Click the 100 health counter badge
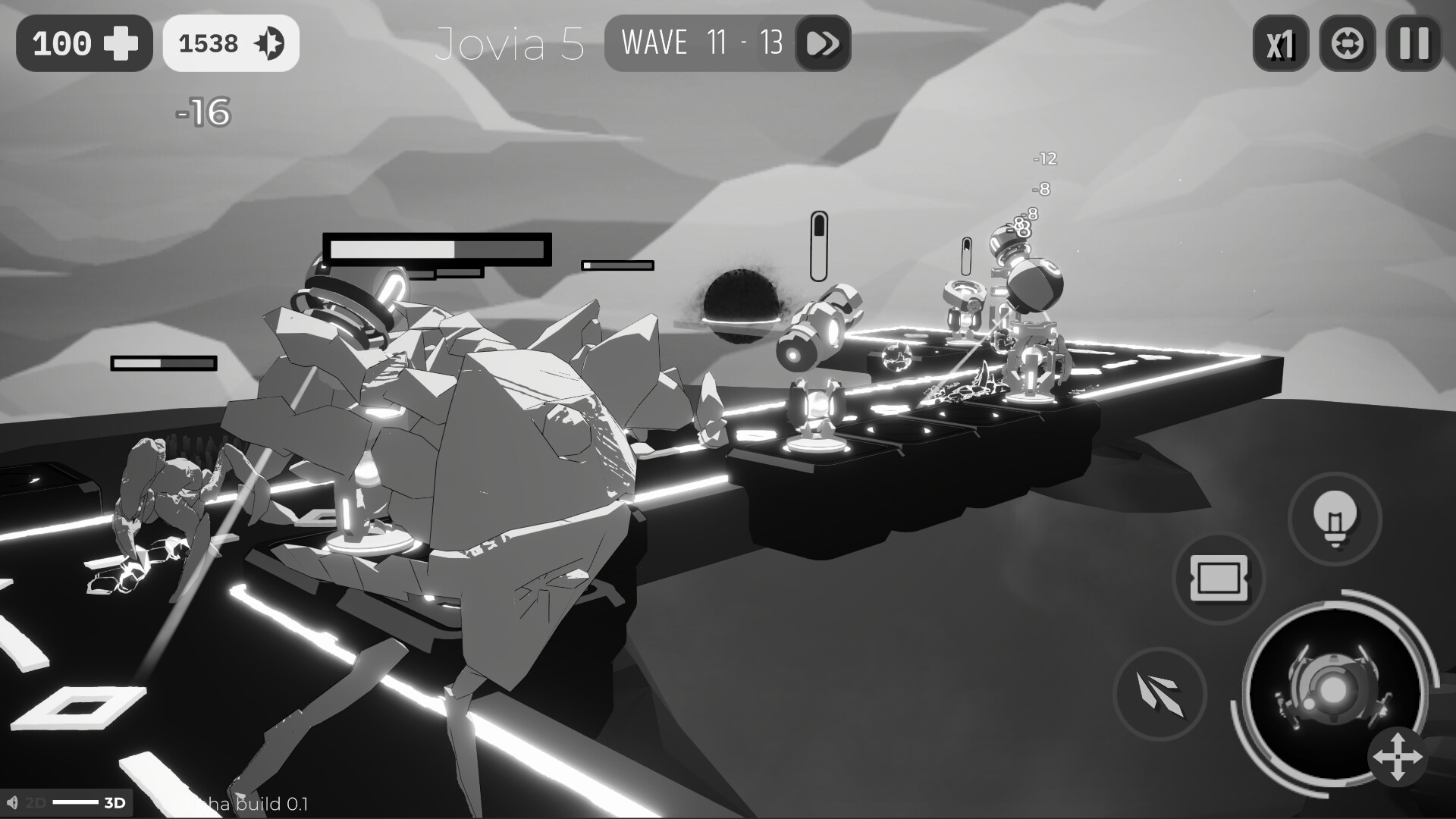 pos(83,42)
